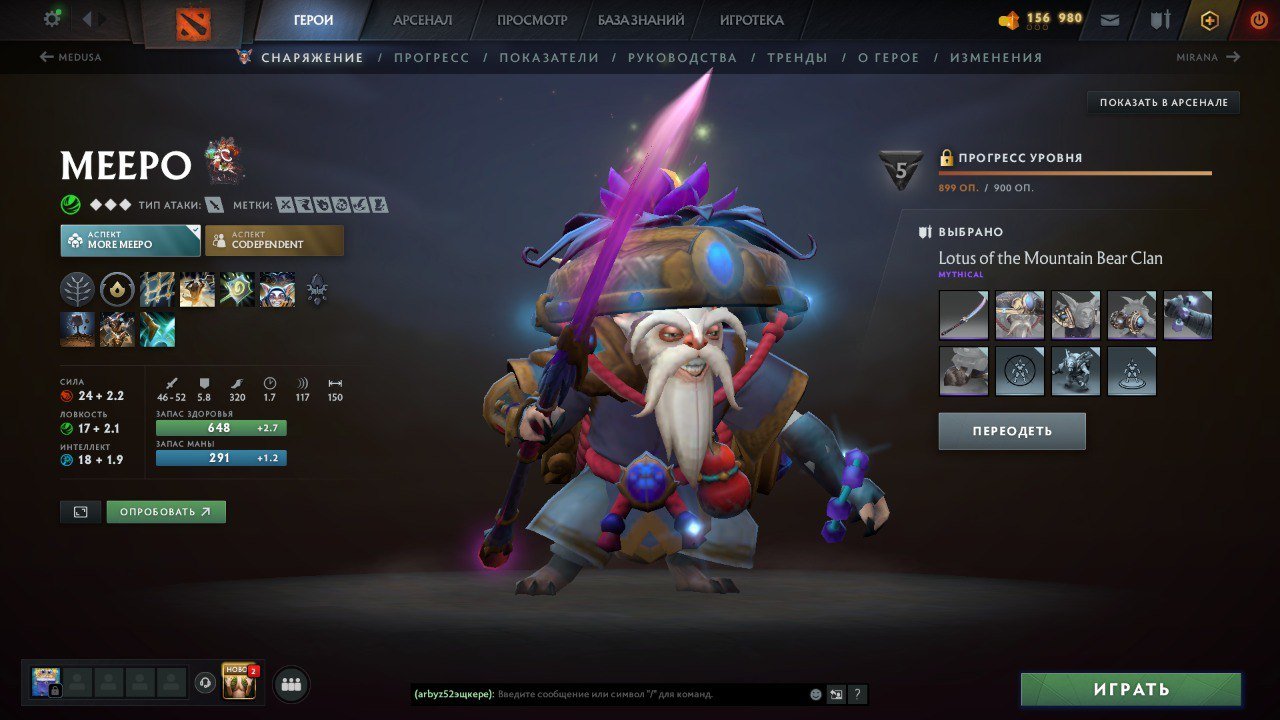1280x720 pixels.
Task: Click the armory shield and sword icon
Action: [1160, 19]
